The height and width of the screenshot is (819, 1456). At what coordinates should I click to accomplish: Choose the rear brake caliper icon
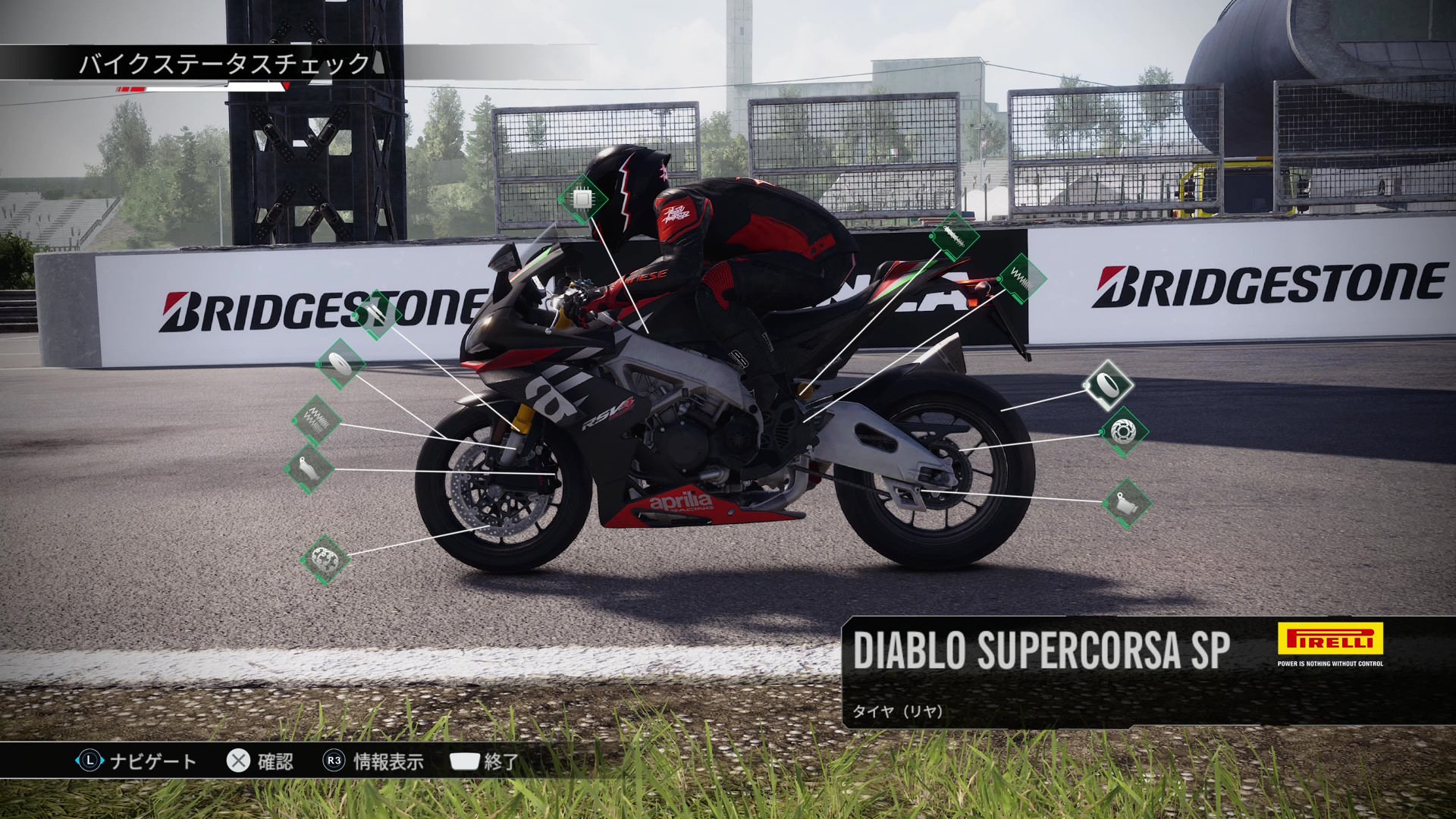[1126, 503]
